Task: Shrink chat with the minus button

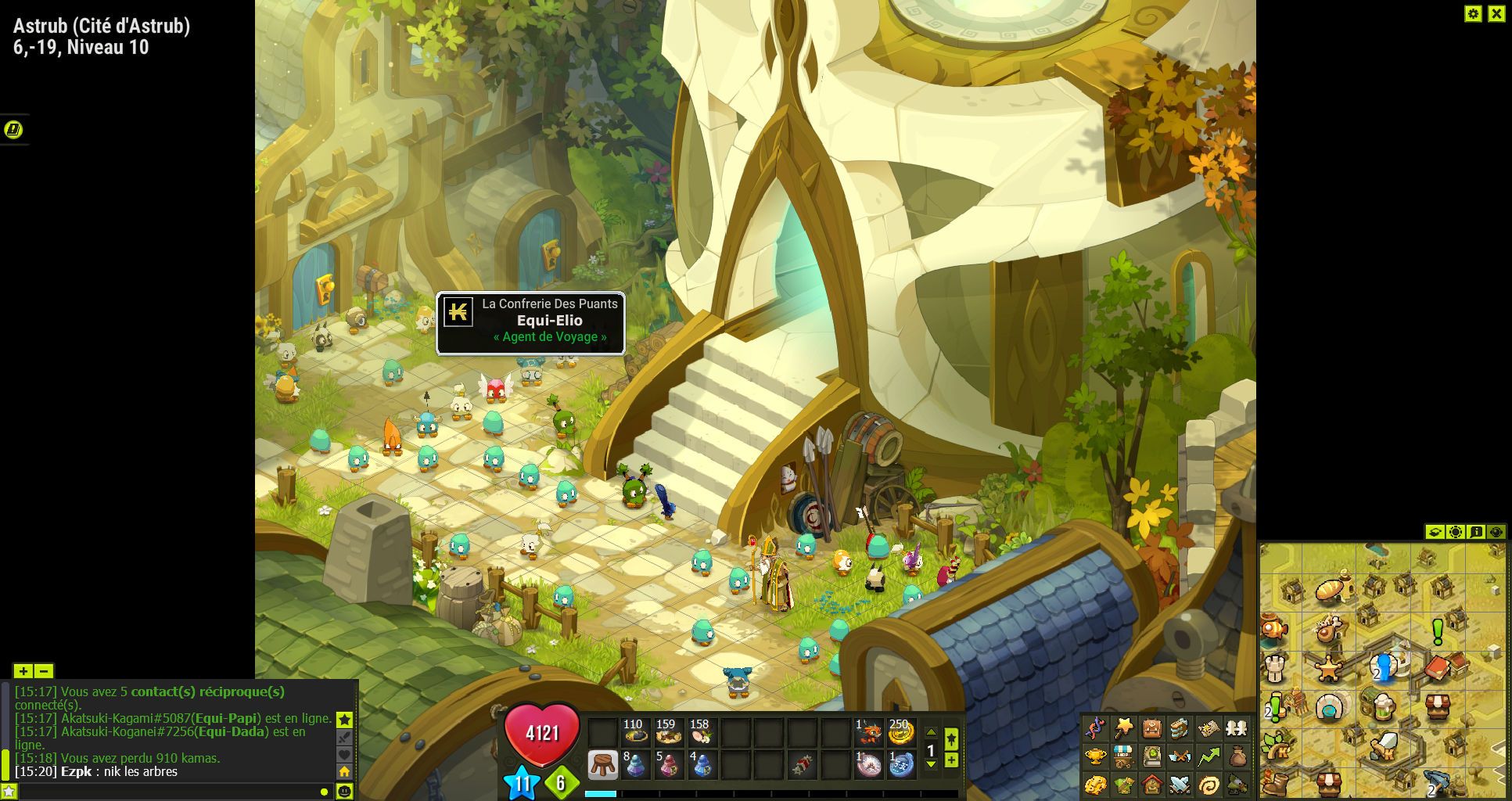Action: 44,671
